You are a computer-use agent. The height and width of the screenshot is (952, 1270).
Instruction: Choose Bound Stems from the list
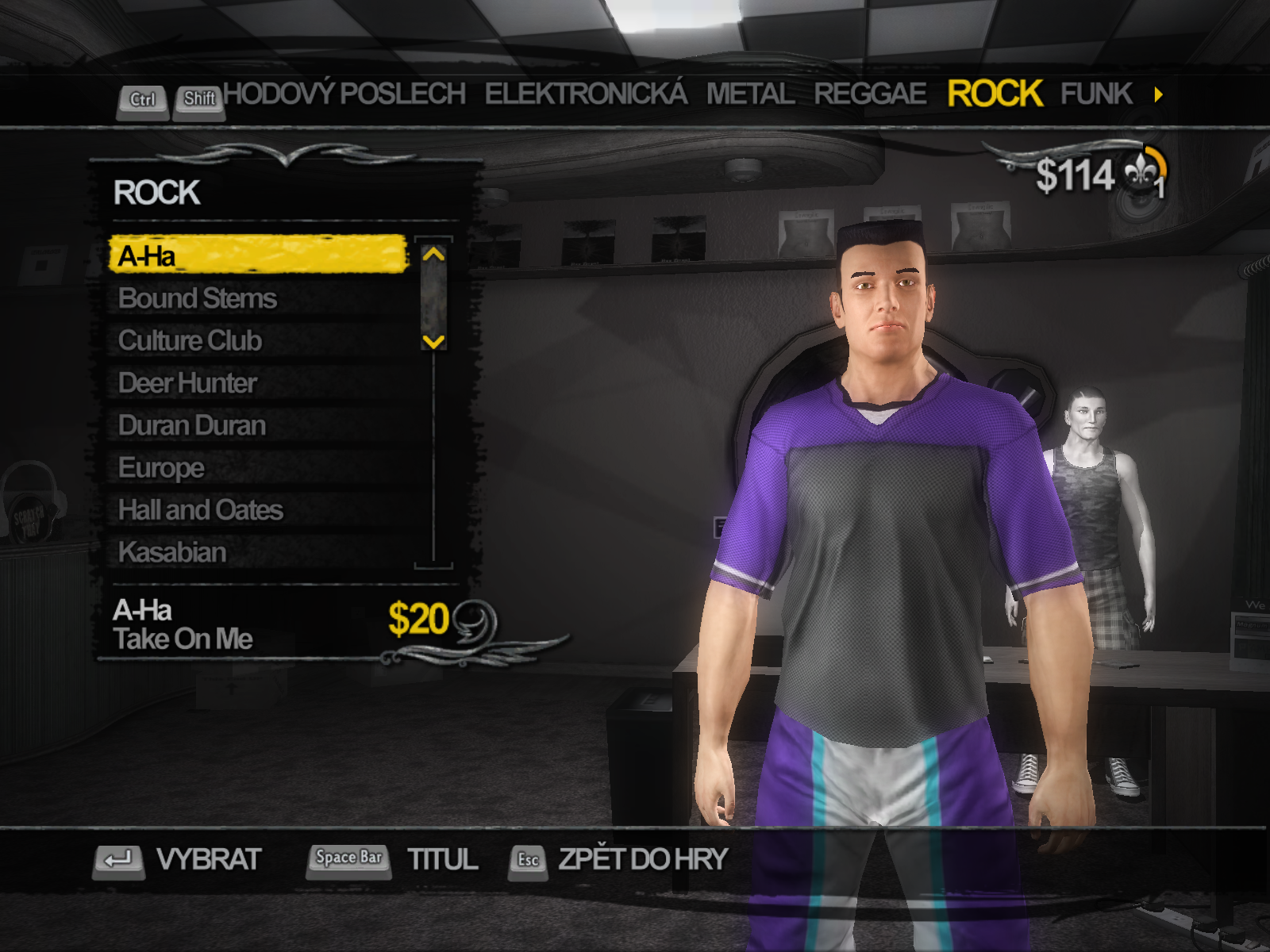coord(198,298)
